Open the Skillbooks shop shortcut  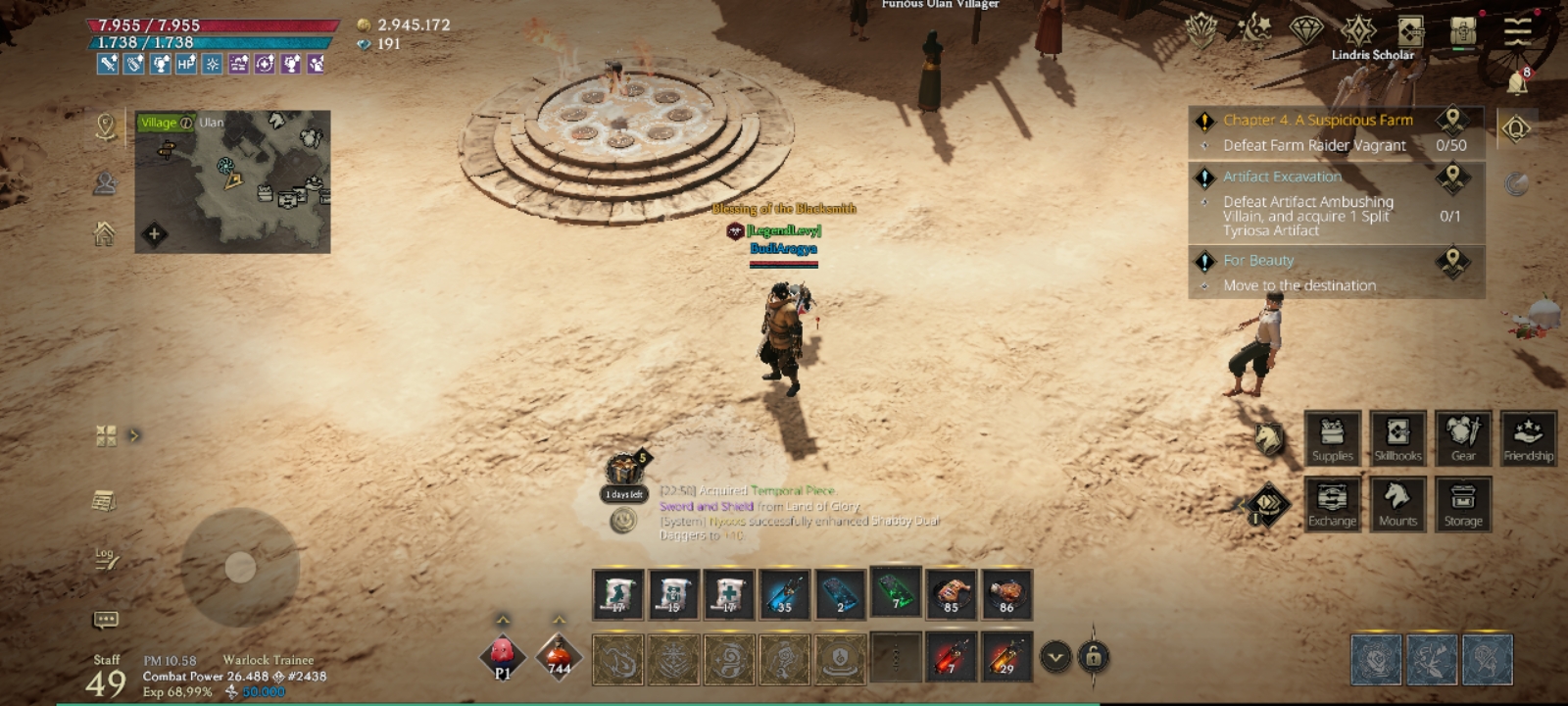(1397, 437)
